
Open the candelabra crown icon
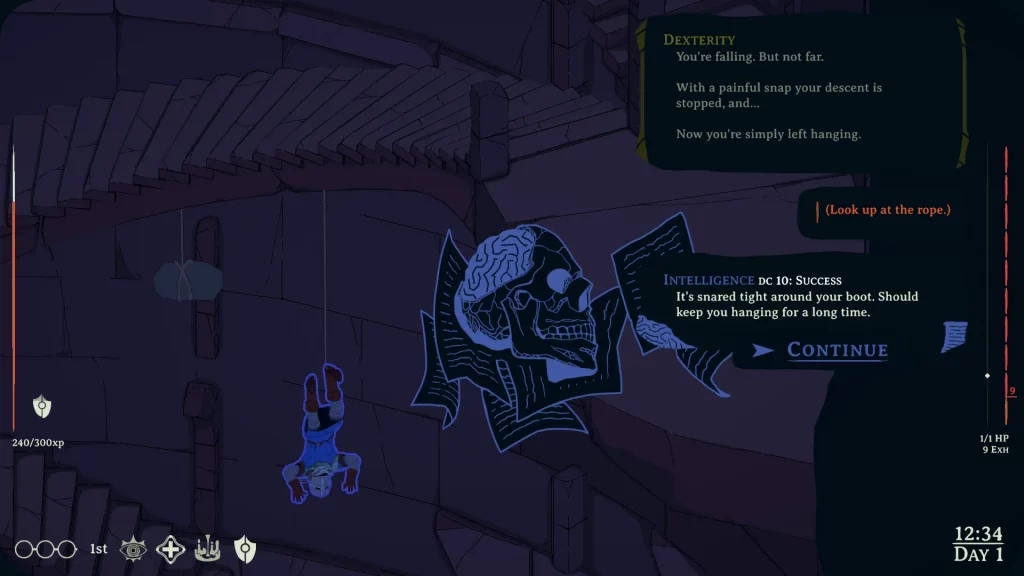pos(208,548)
